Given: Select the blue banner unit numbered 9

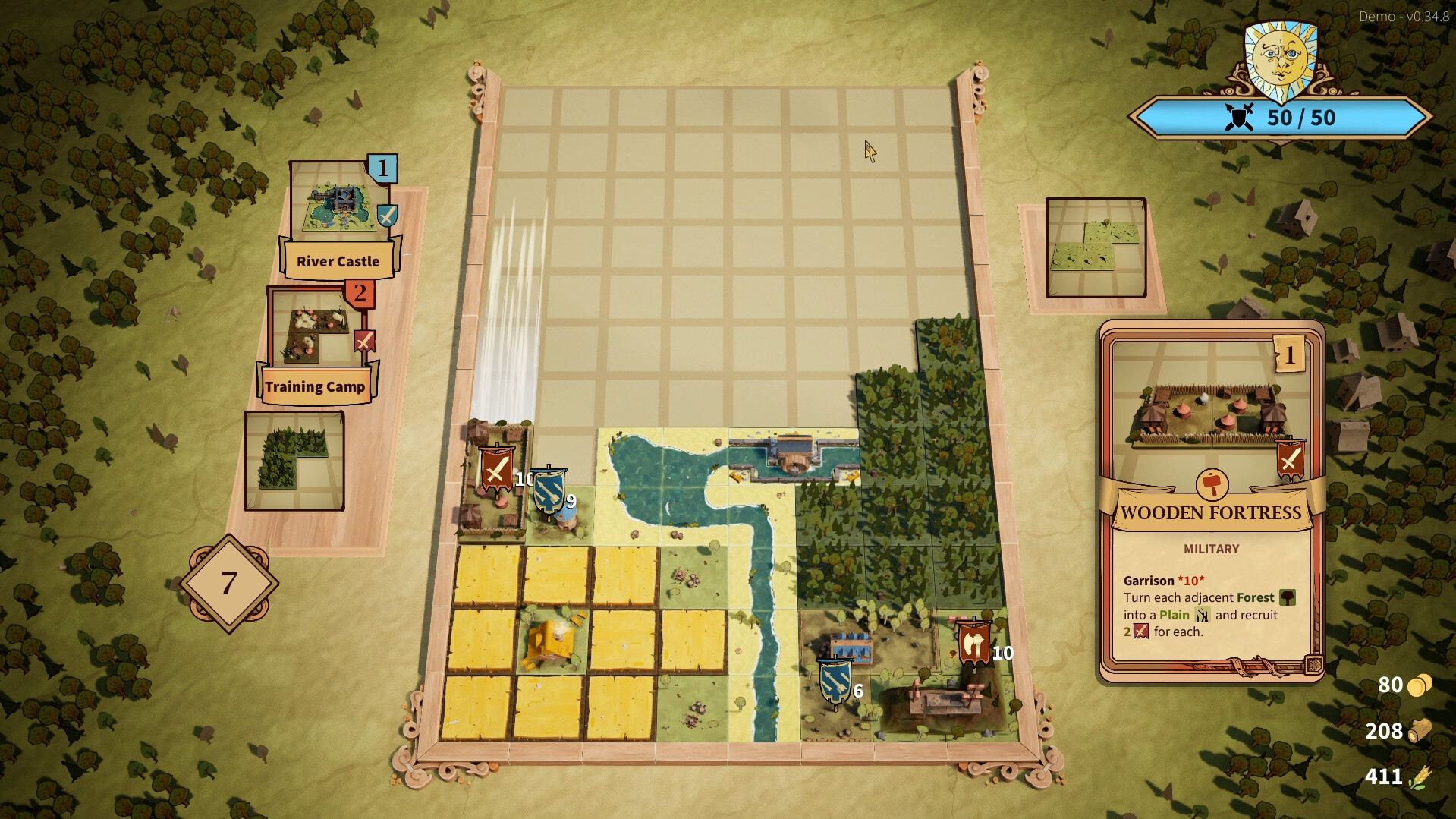Looking at the screenshot, I should pos(549,492).
